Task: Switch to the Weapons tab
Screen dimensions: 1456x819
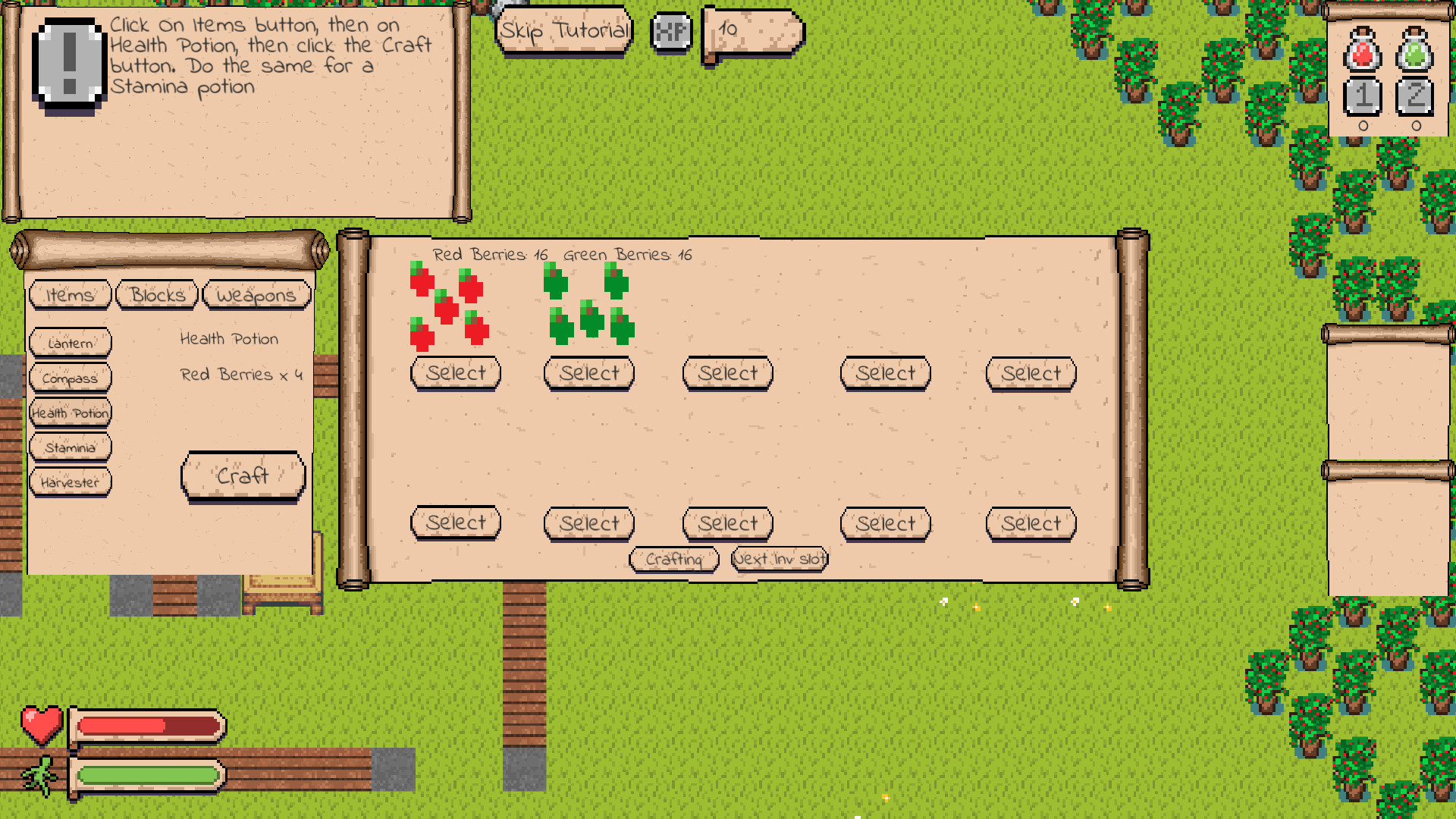Action: coord(257,295)
